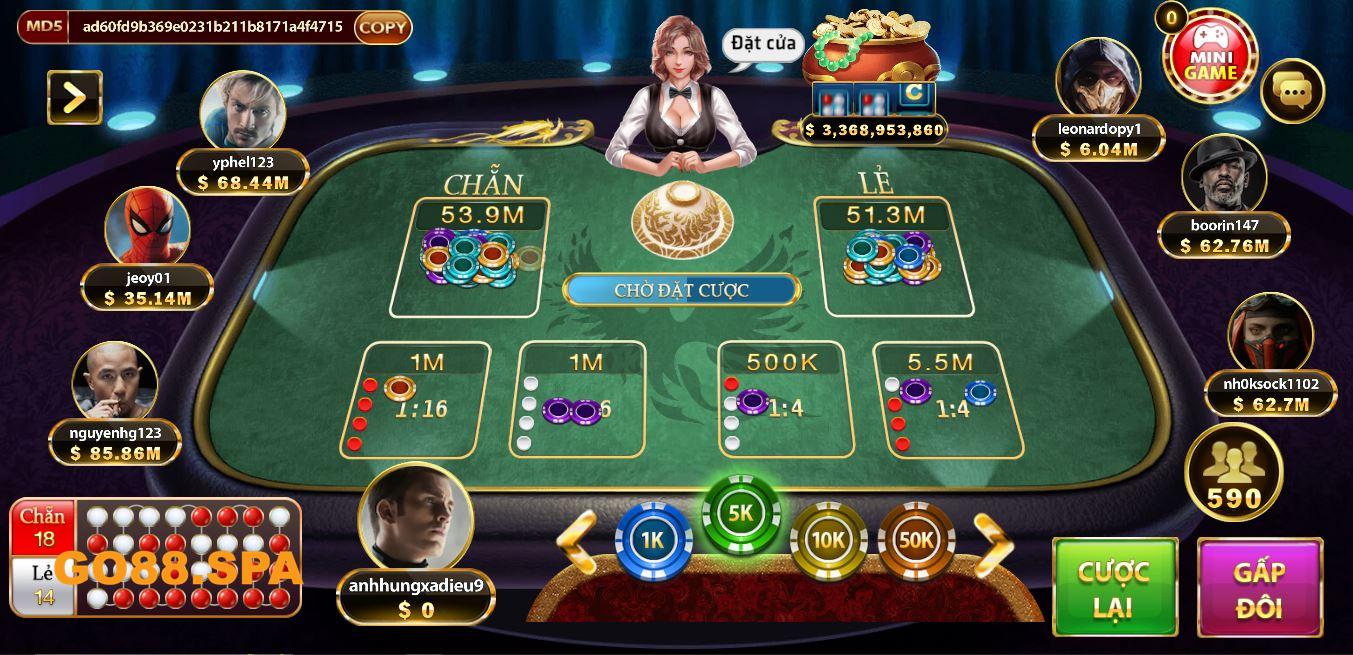
Task: Show higher chip values with right arrow
Action: pyautogui.click(x=992, y=543)
